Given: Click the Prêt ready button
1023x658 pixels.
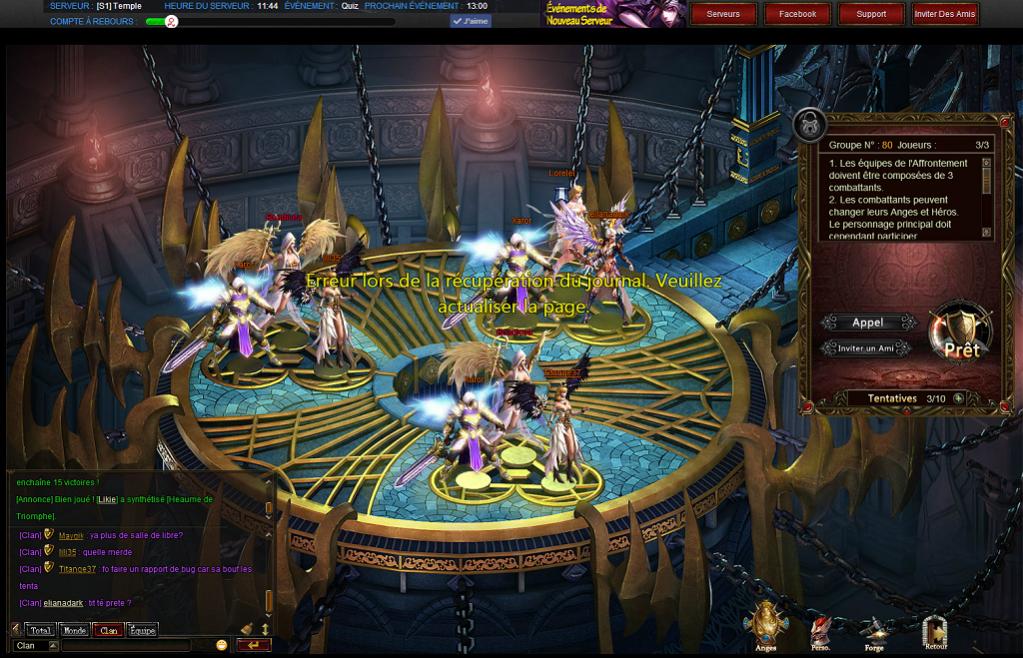Looking at the screenshot, I should point(961,336).
